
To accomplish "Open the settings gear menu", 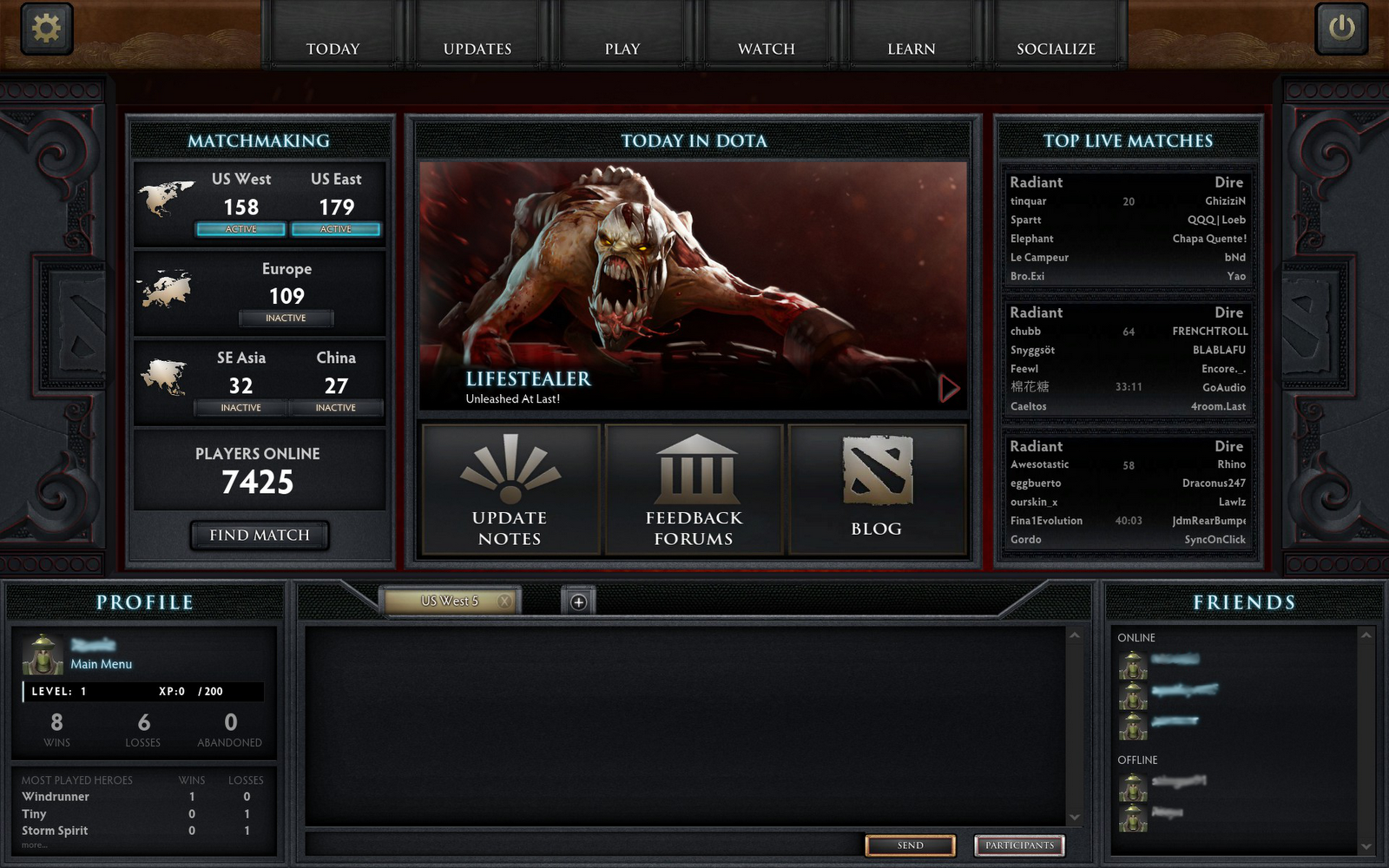I will click(x=45, y=27).
